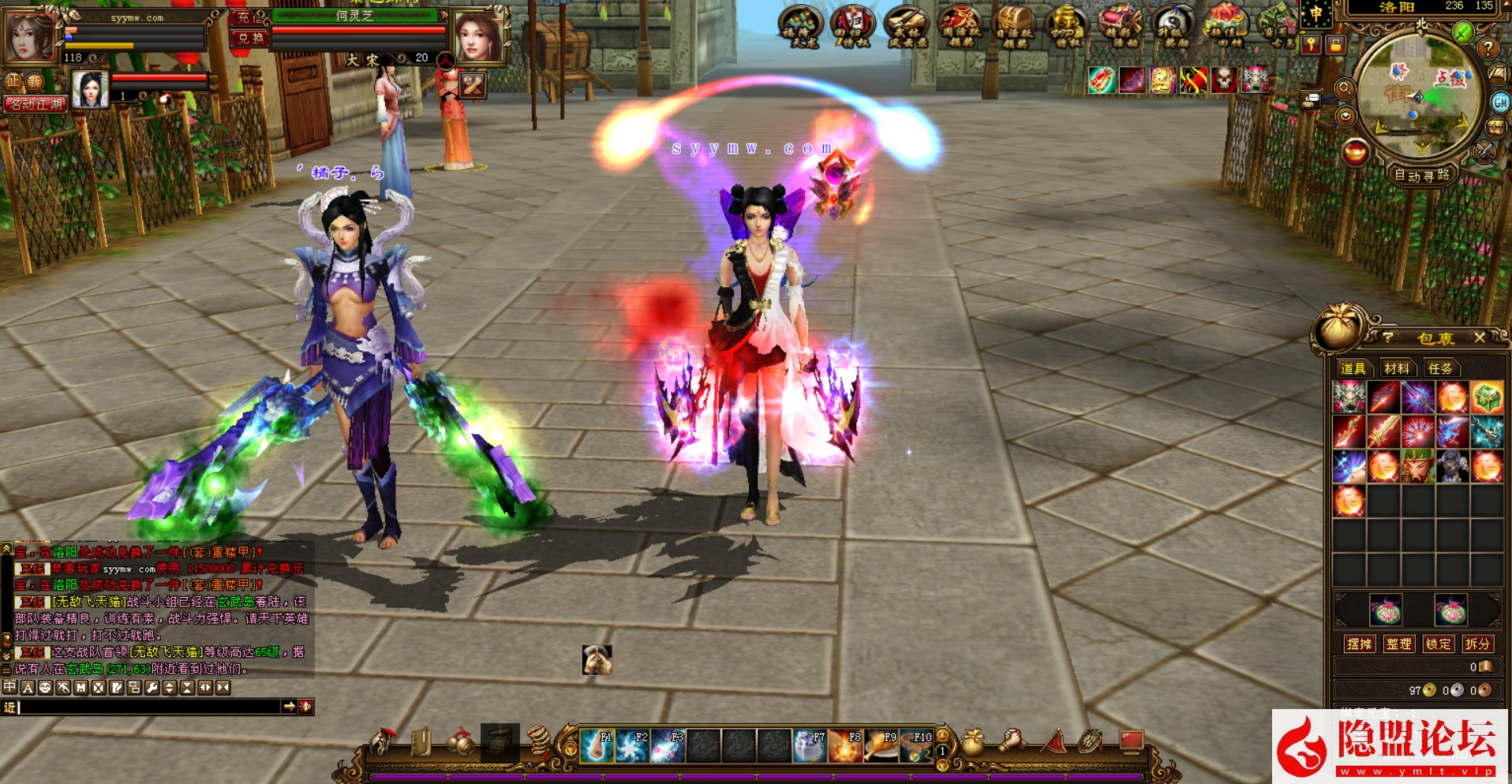The image size is (1512, 784).
Task: Use the F1 skill slot
Action: [x=597, y=745]
